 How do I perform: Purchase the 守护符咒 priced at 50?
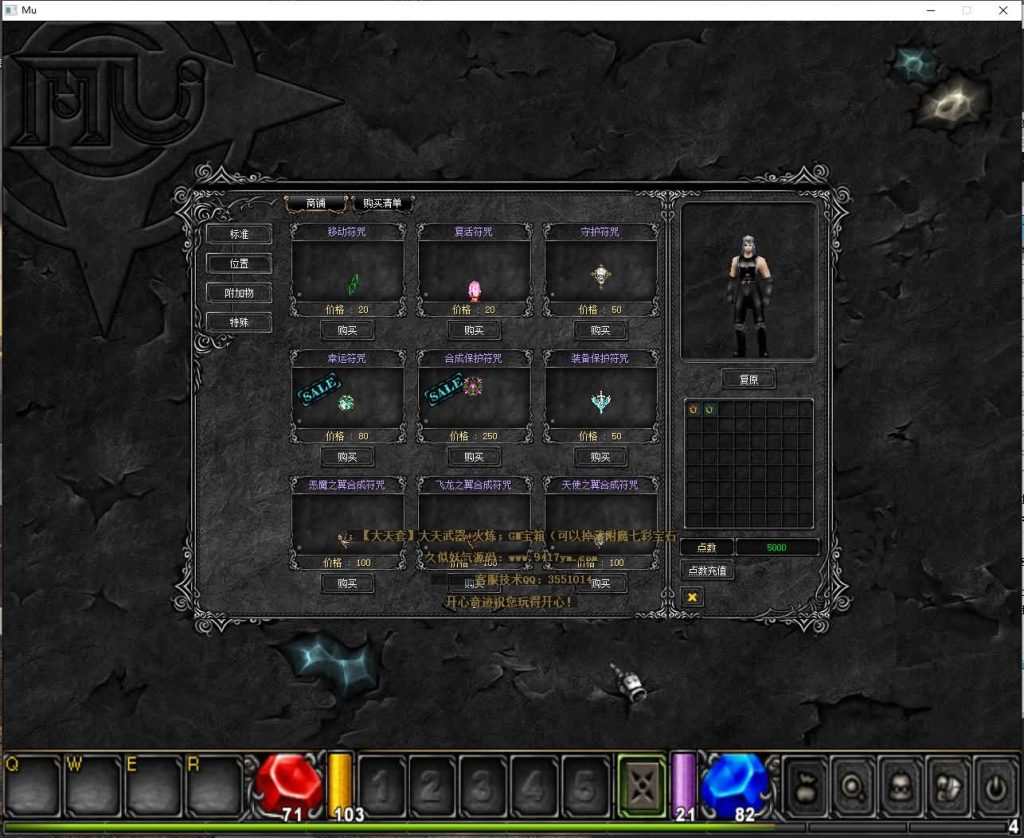click(x=600, y=330)
